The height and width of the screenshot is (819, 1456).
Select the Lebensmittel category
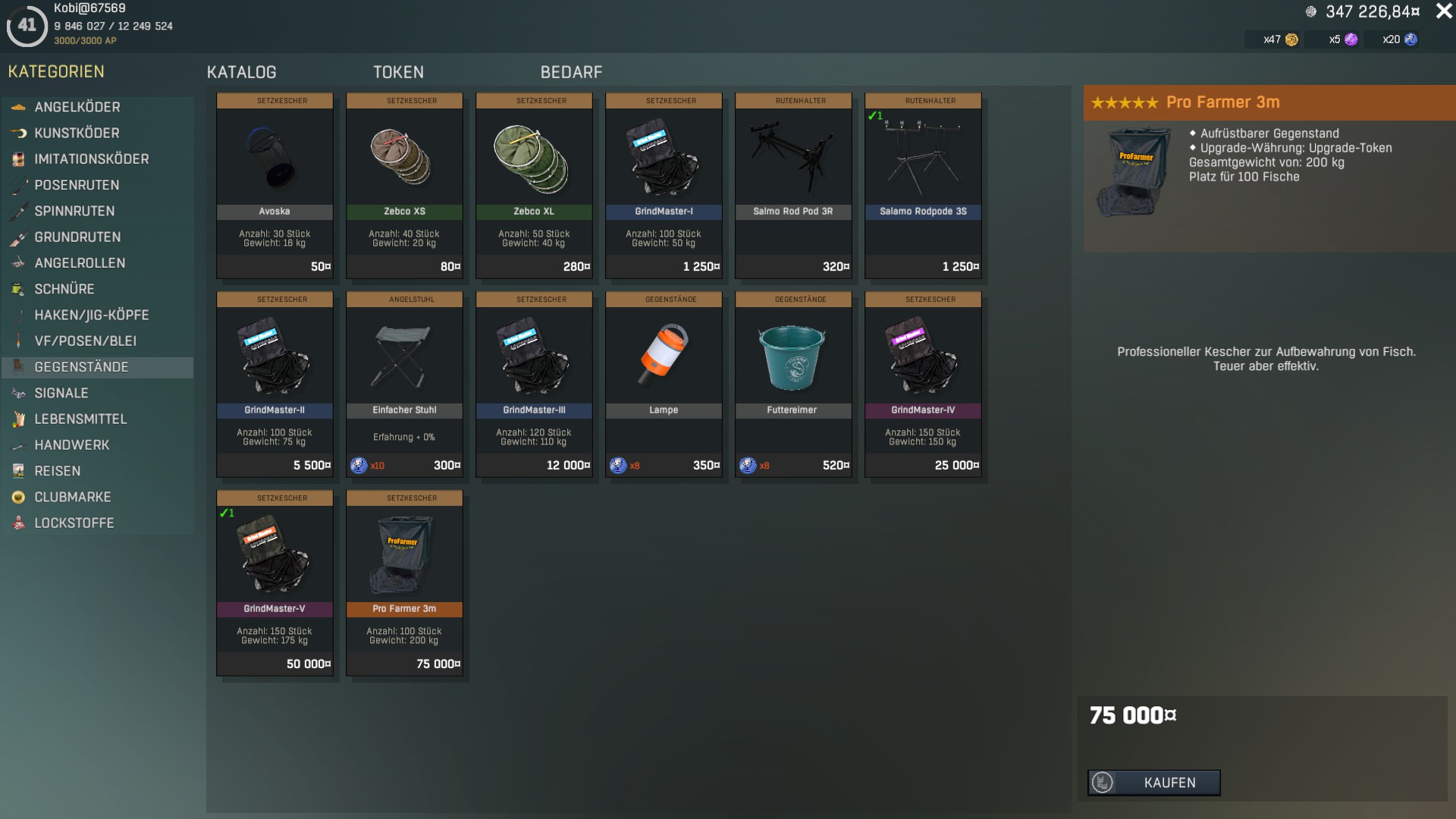(x=80, y=419)
